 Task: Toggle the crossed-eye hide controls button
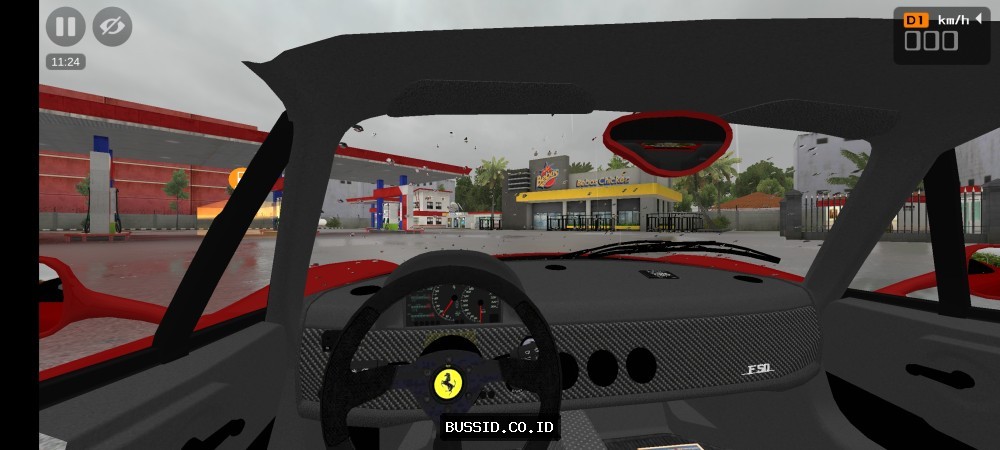pyautogui.click(x=112, y=27)
